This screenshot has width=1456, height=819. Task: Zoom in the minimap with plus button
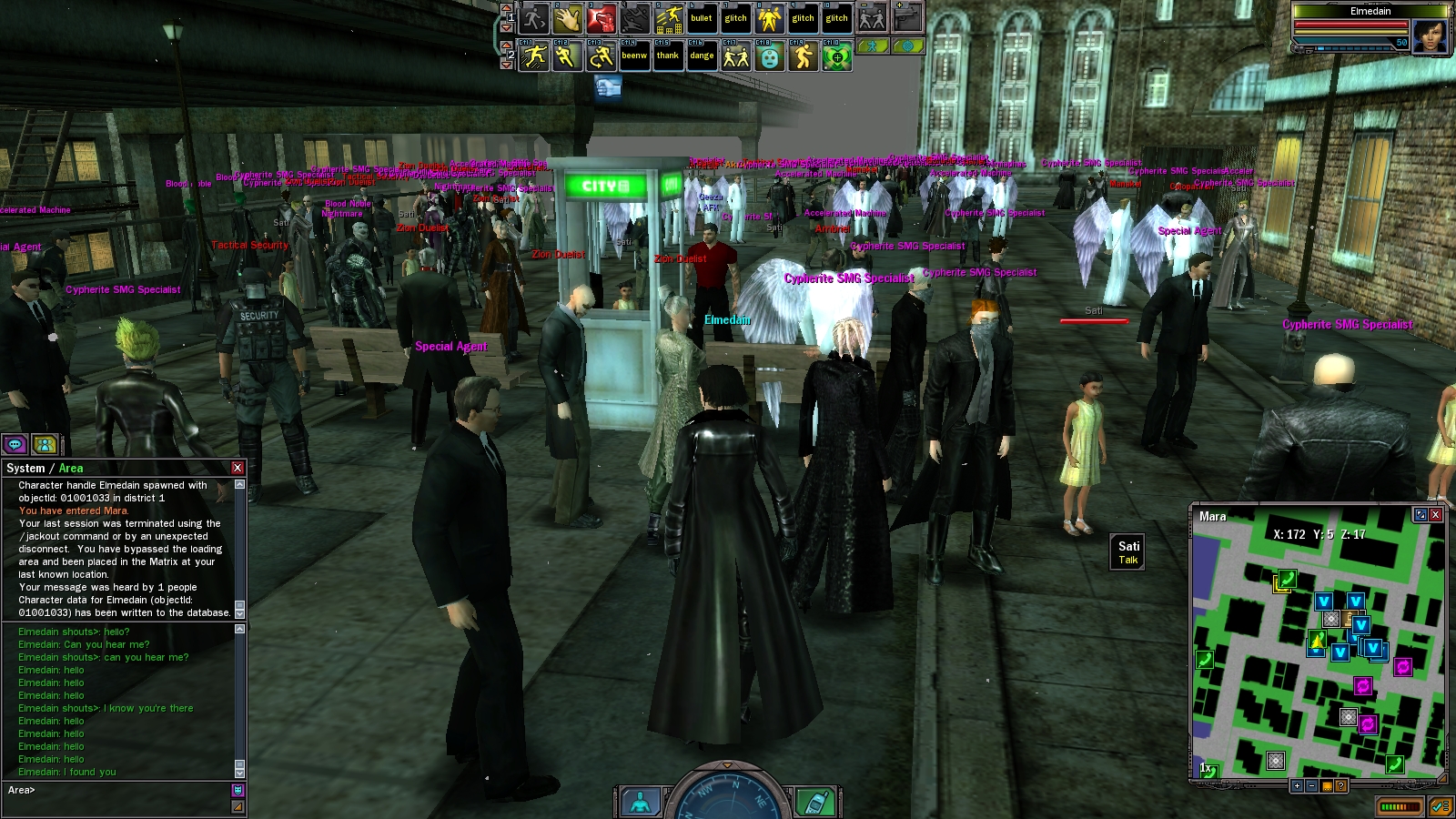click(x=1297, y=785)
